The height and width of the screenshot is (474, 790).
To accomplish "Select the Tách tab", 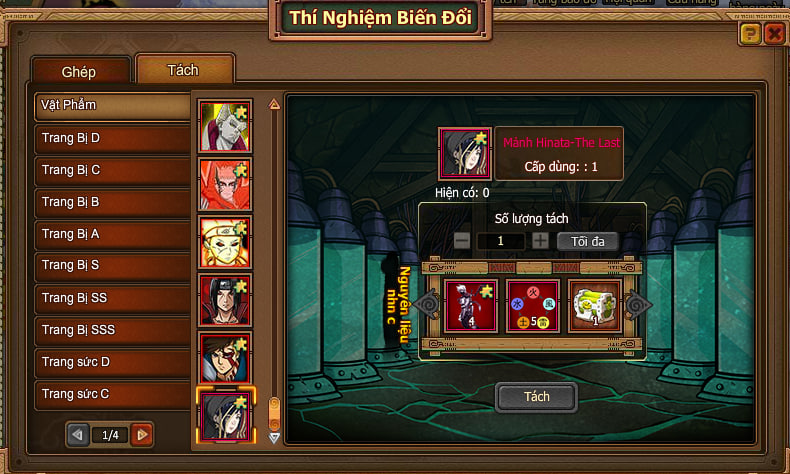I will click(183, 70).
